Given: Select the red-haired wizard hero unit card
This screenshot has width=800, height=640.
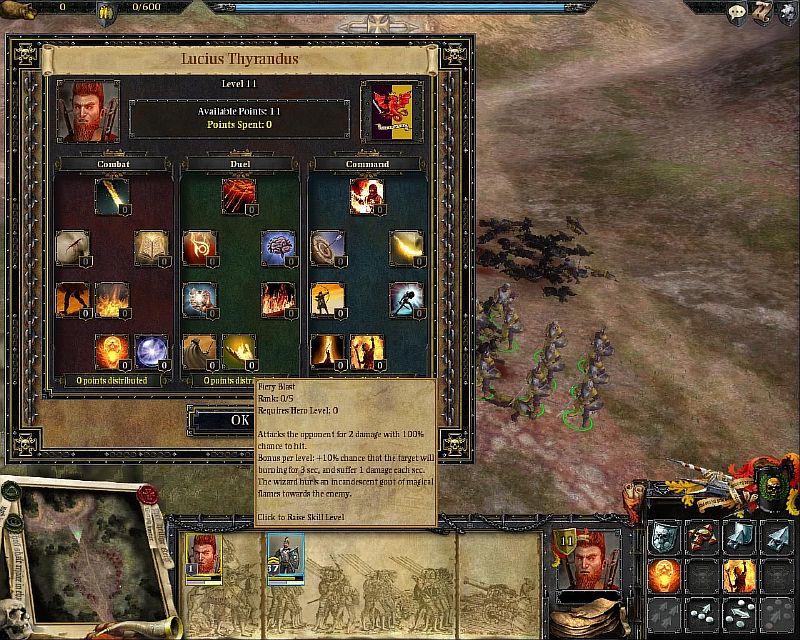Looking at the screenshot, I should pos(201,558).
